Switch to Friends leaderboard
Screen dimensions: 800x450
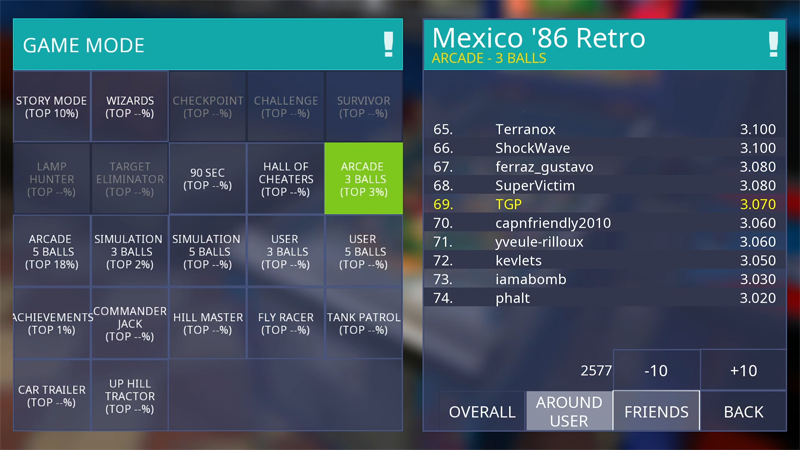pos(656,411)
